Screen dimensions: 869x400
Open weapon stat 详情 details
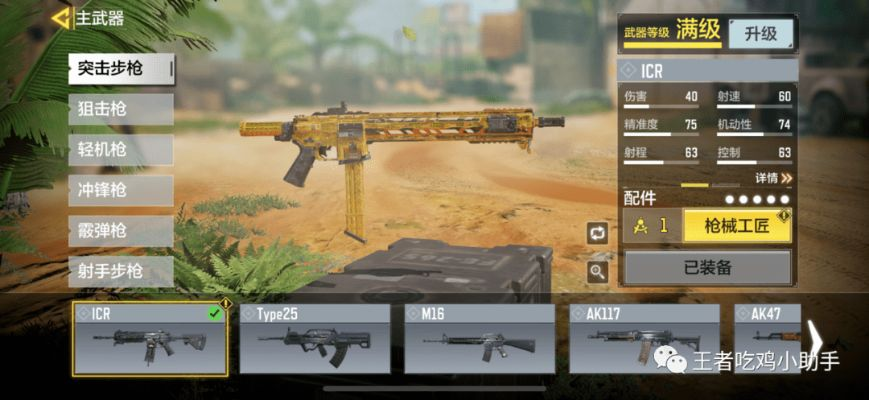(x=773, y=178)
